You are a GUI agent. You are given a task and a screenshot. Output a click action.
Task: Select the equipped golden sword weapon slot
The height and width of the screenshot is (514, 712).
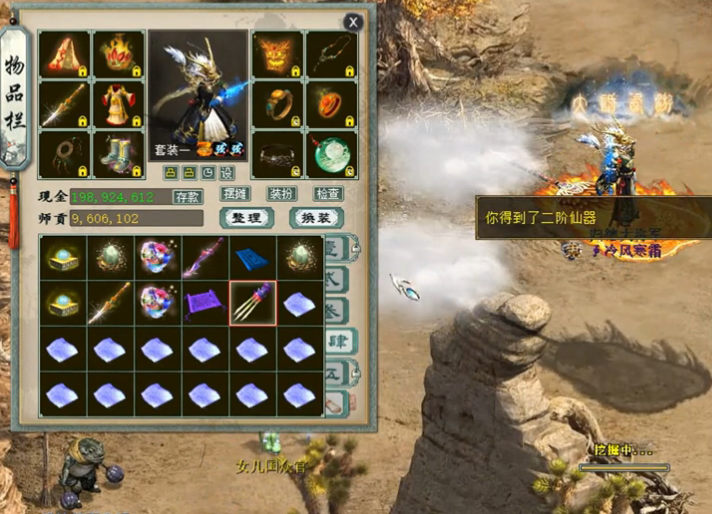click(64, 103)
